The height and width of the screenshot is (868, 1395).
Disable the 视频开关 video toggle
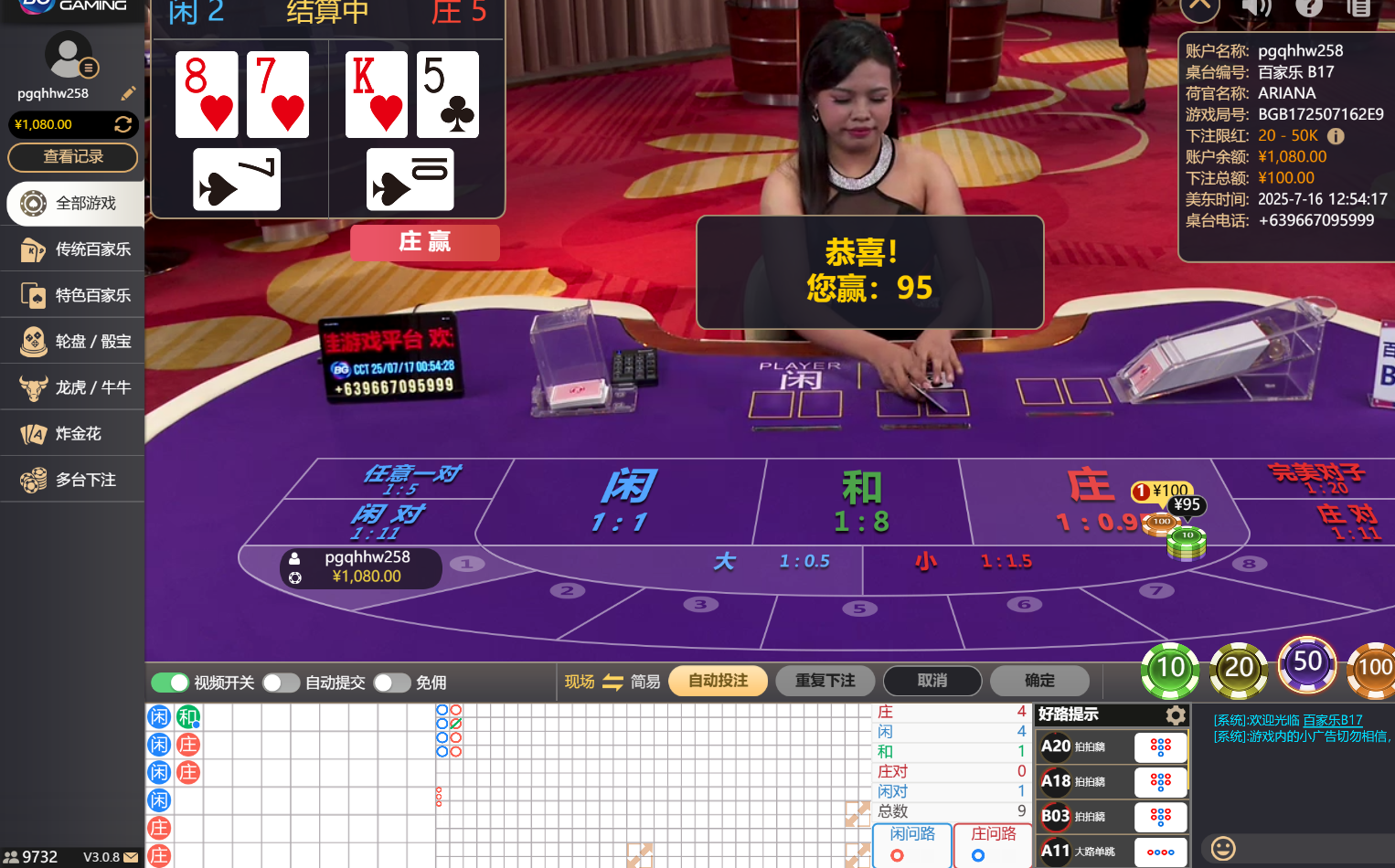tap(170, 682)
